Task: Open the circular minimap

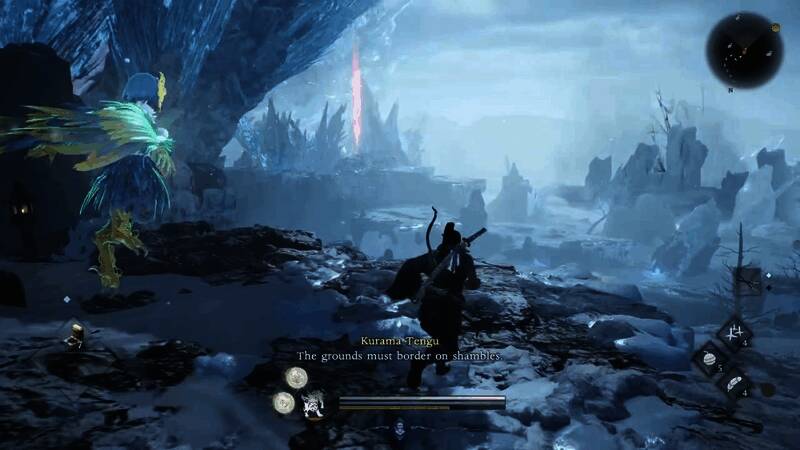Action: pos(744,49)
